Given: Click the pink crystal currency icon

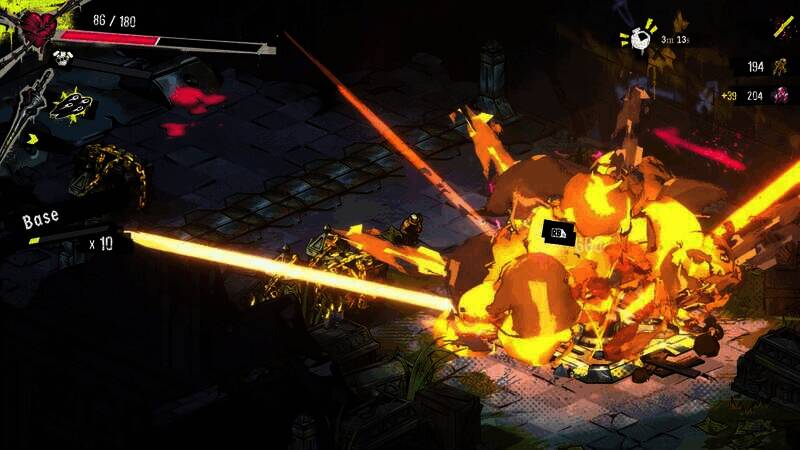Looking at the screenshot, I should 780,95.
